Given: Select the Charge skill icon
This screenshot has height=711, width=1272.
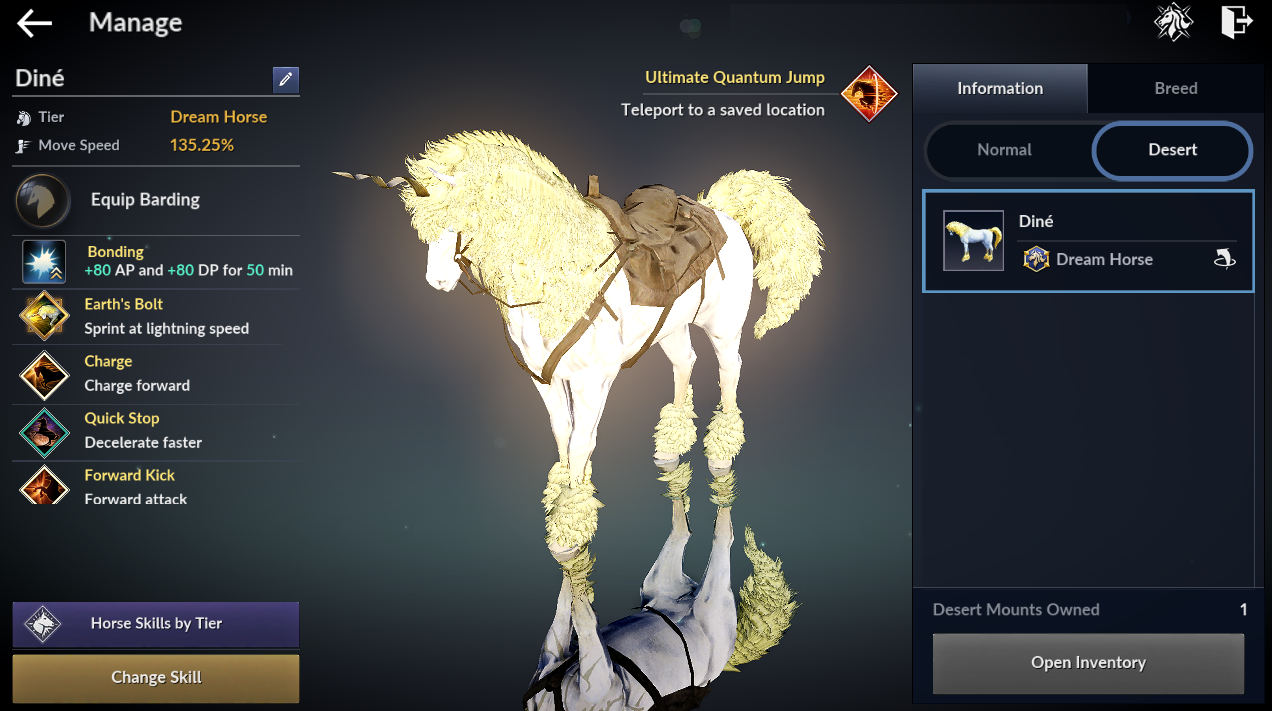Looking at the screenshot, I should [44, 374].
